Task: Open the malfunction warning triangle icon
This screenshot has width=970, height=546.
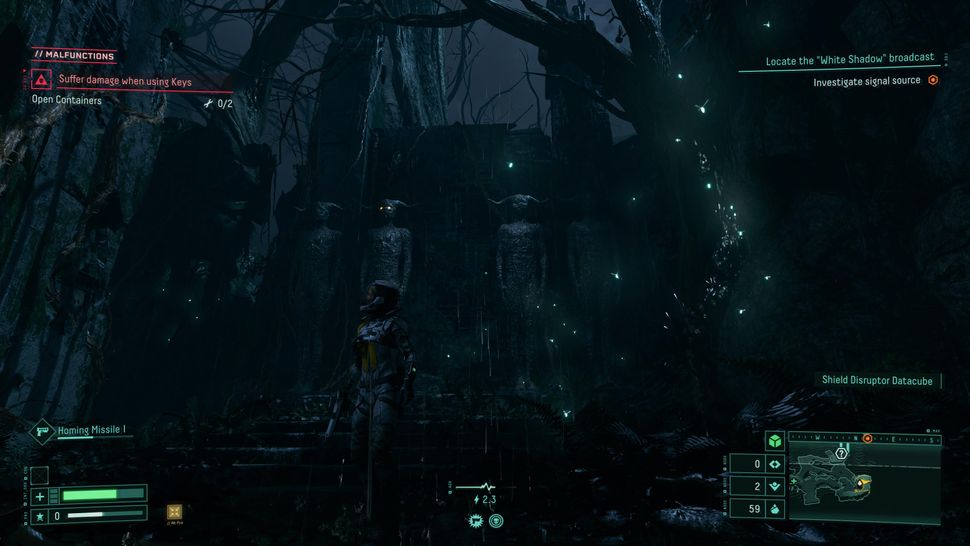Action: [41, 81]
